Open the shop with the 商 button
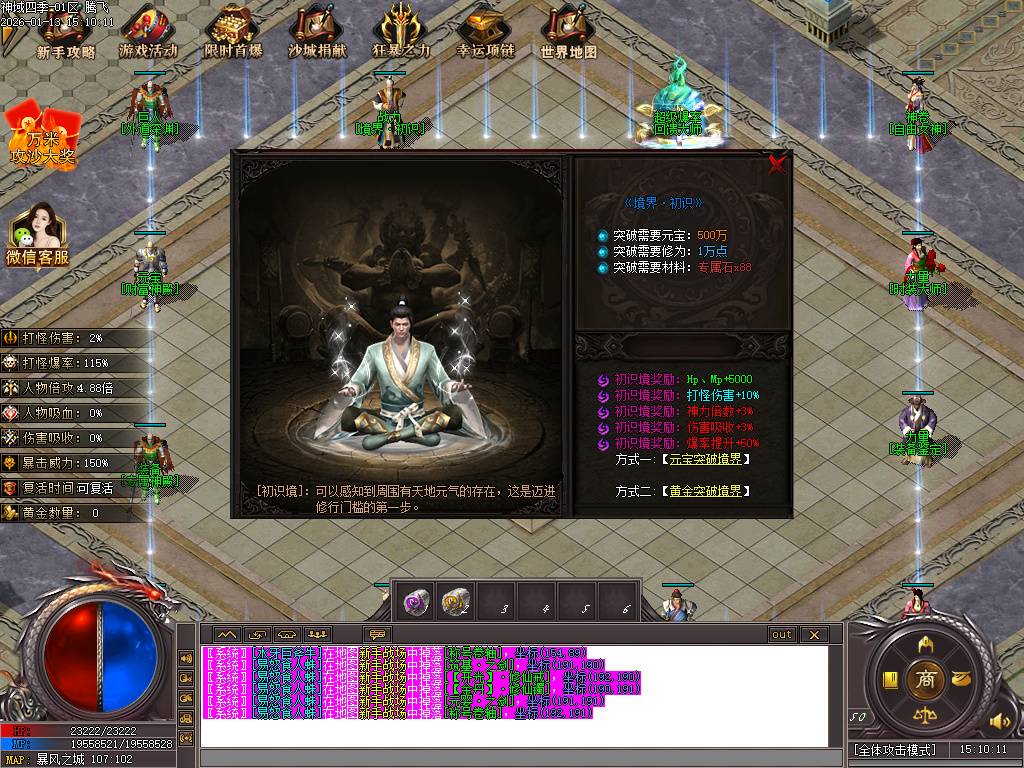1024x768 pixels. pyautogui.click(x=925, y=679)
